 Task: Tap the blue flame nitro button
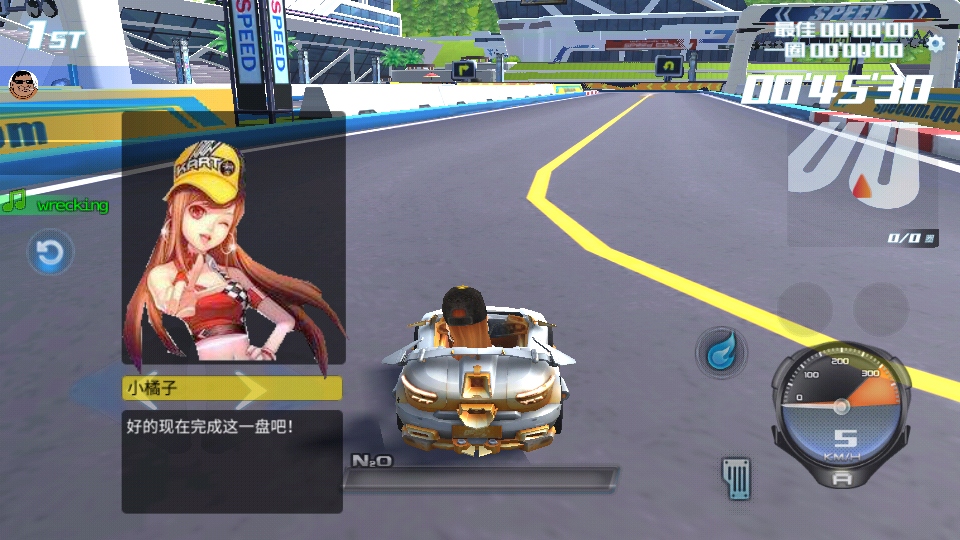[720, 353]
